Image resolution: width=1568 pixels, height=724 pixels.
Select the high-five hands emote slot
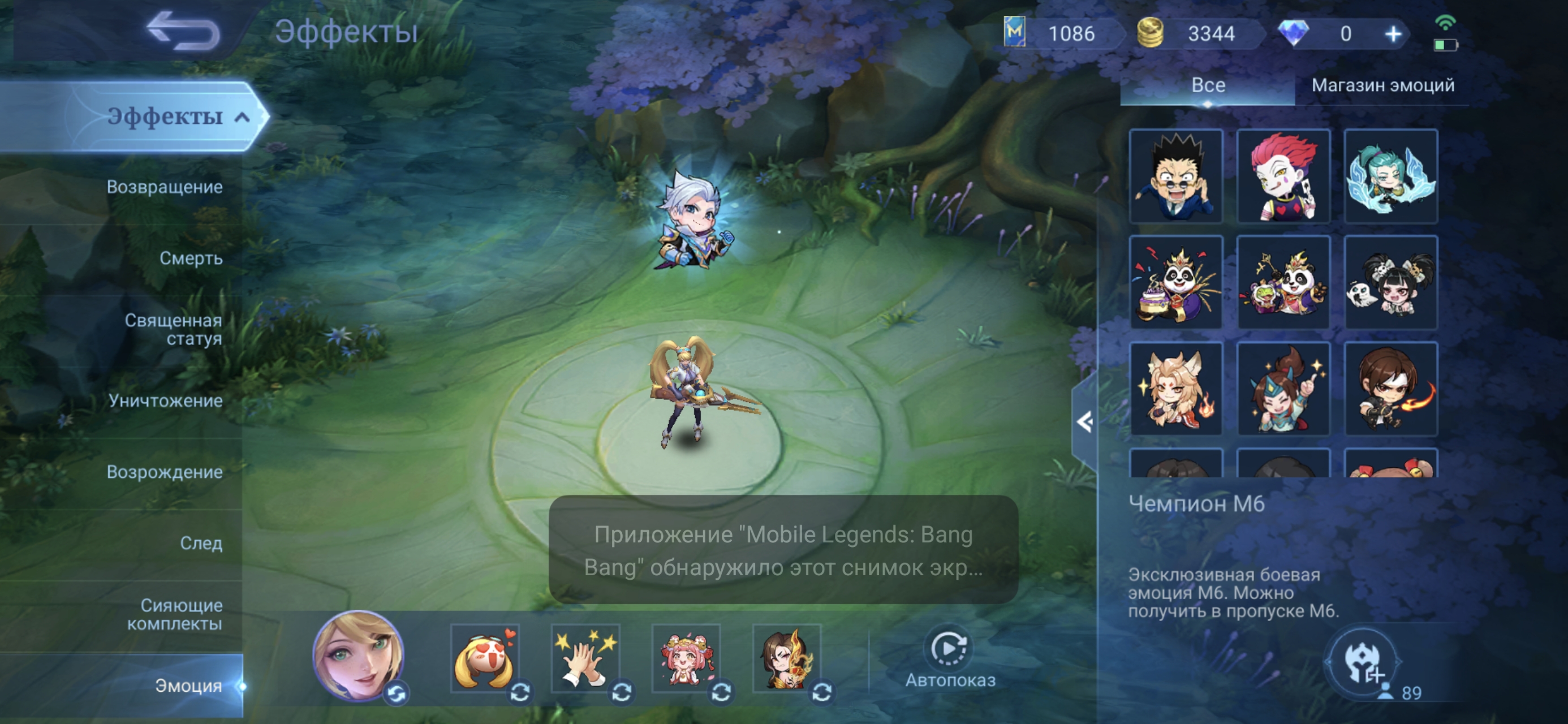(x=585, y=658)
